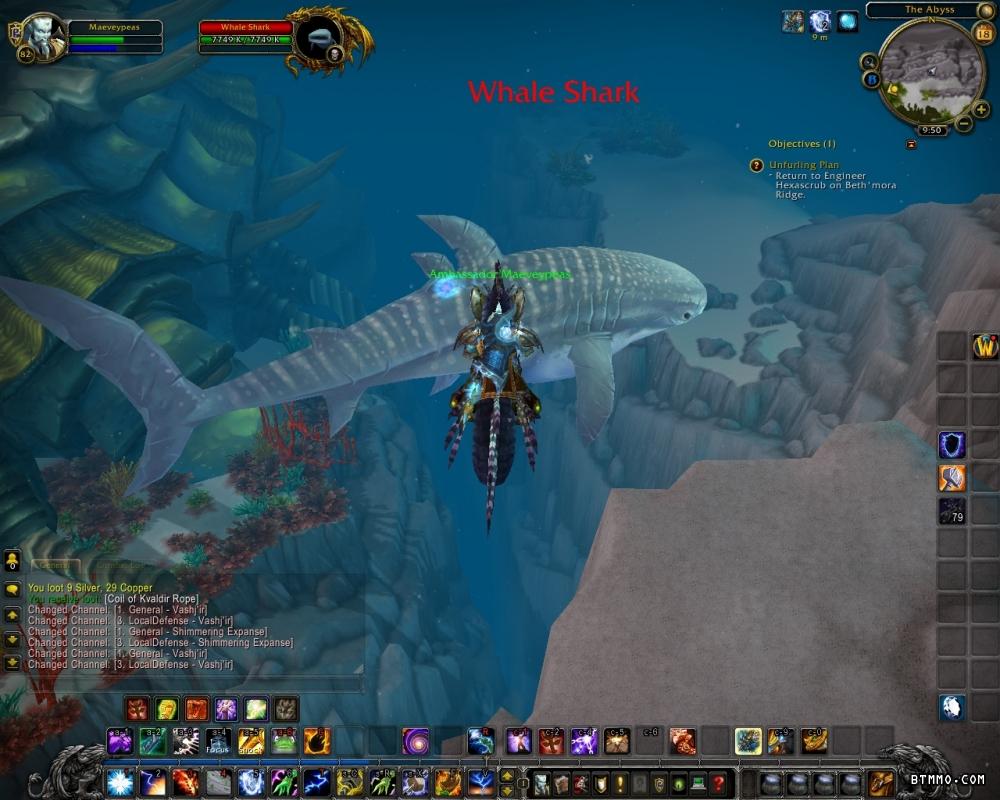The width and height of the screenshot is (1000, 800).
Task: Select the Whale Shark target portrait
Action: [x=319, y=38]
